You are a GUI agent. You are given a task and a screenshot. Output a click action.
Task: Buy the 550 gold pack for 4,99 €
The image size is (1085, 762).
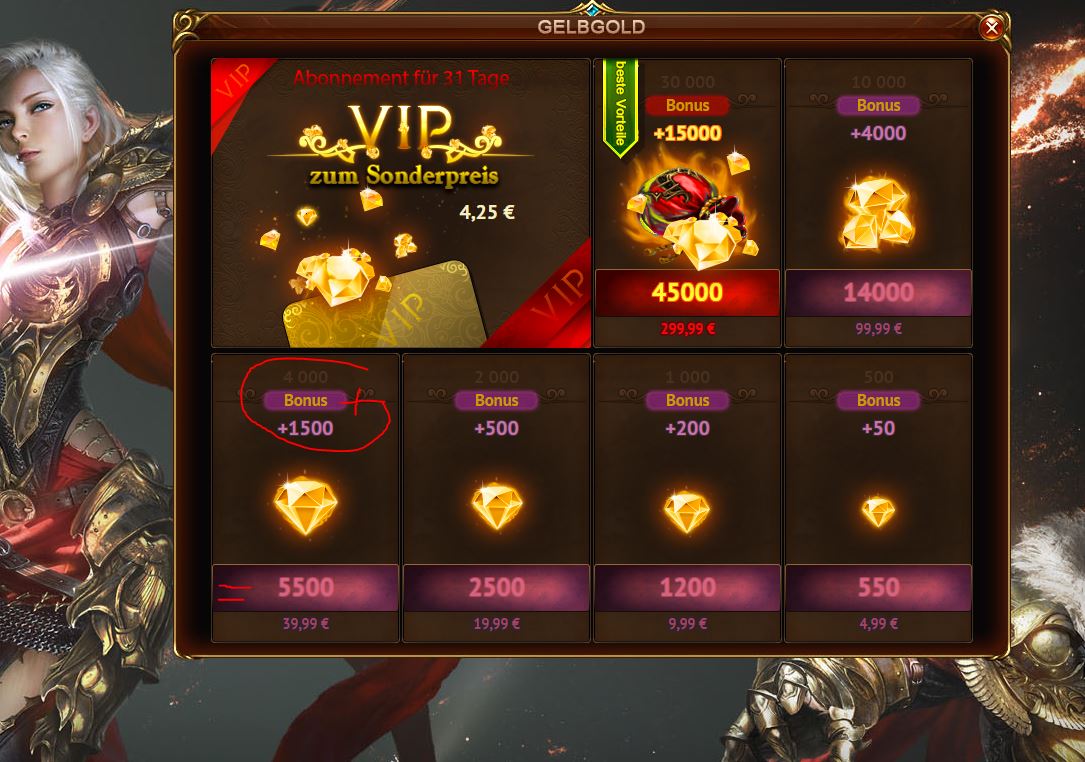[x=878, y=587]
